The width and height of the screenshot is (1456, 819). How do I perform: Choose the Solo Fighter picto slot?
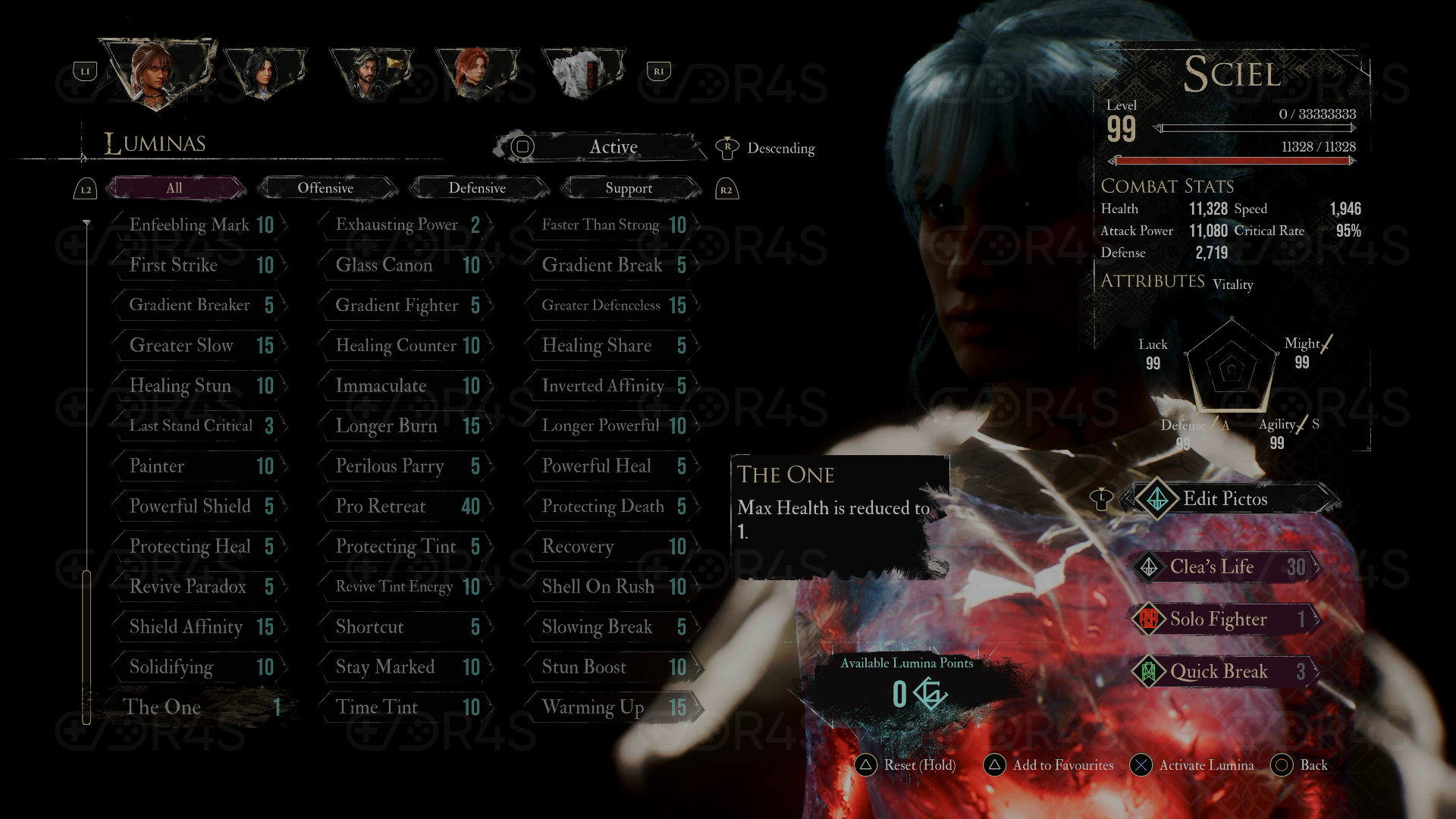[1225, 619]
